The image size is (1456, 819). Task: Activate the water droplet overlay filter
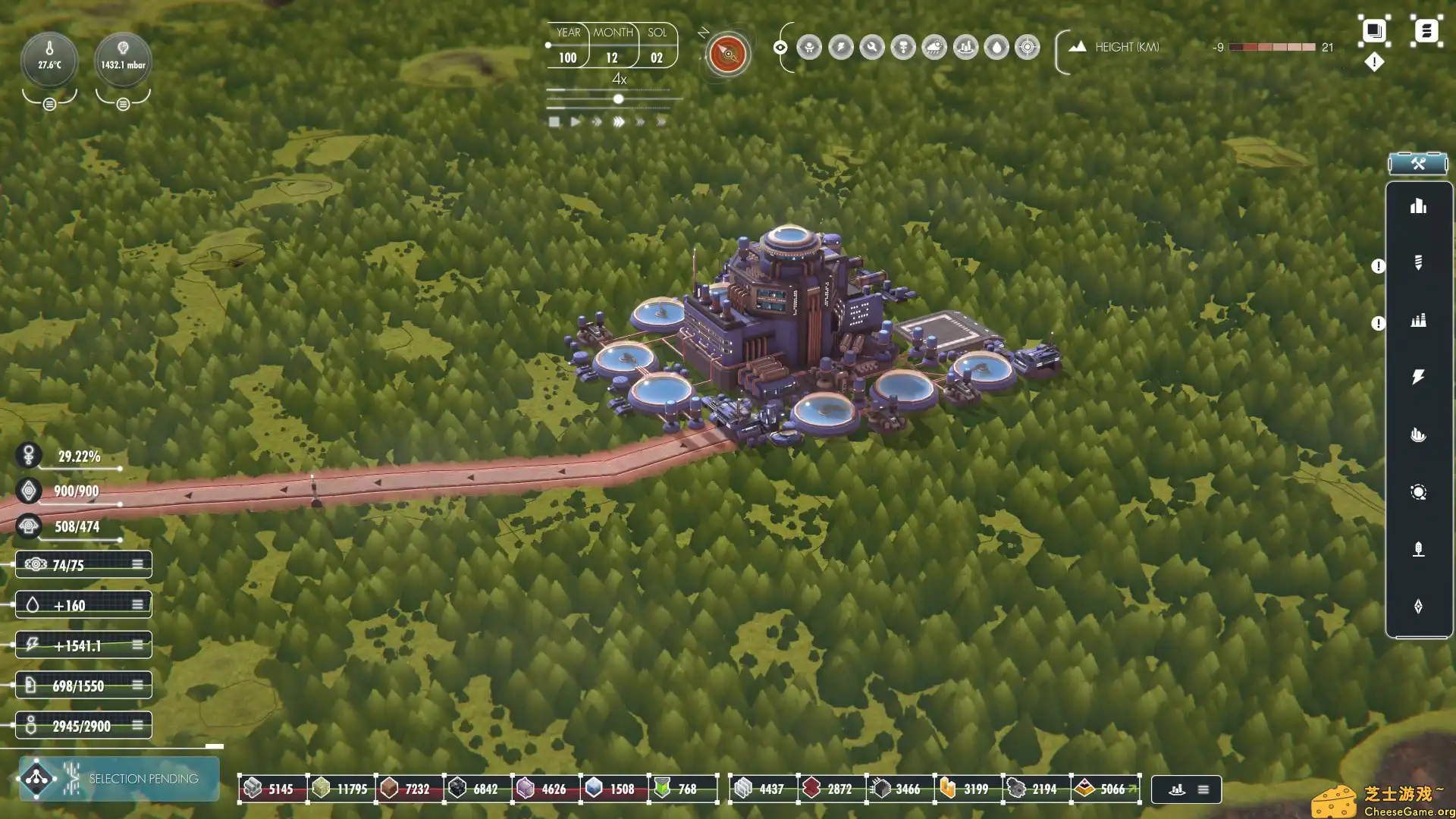(x=996, y=48)
